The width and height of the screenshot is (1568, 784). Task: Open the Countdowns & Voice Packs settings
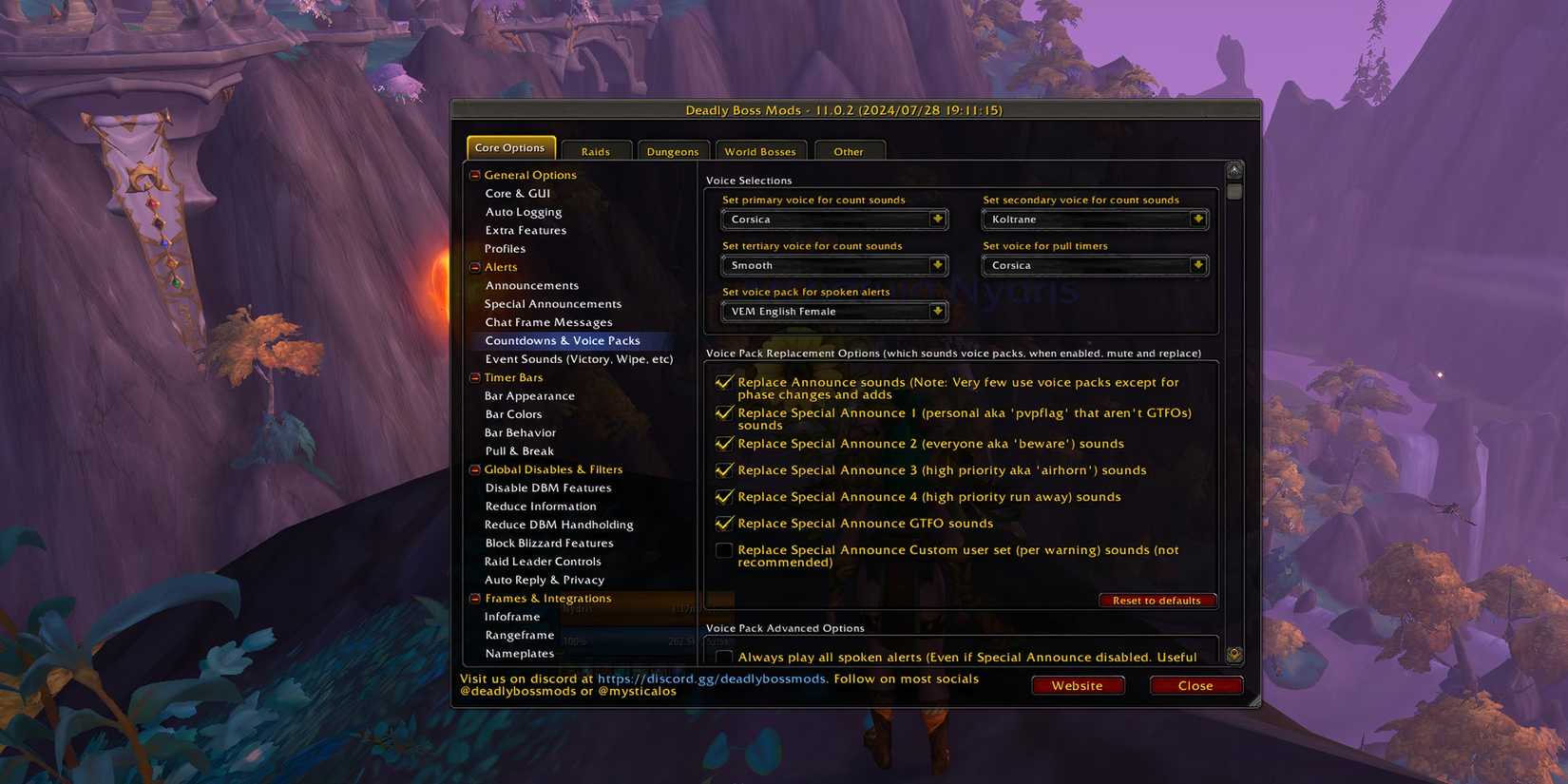(563, 340)
